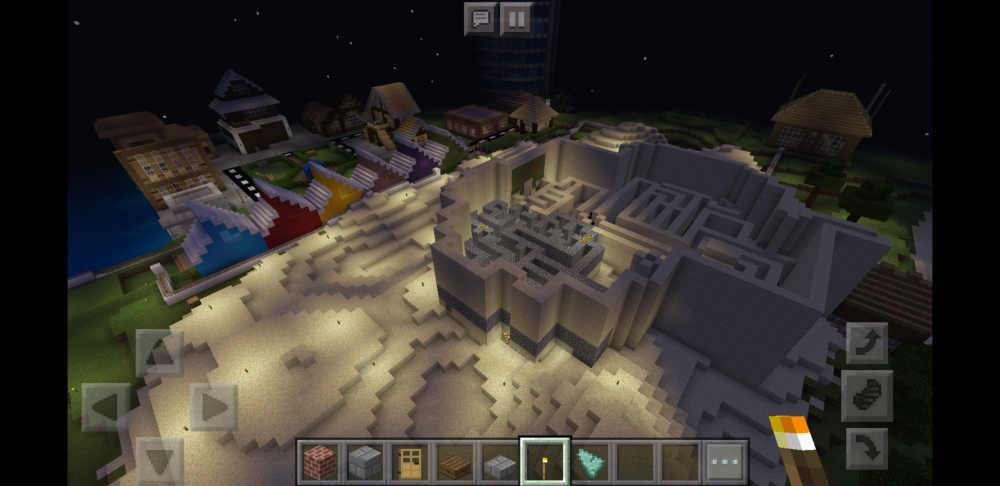Select the torch hotbar slot
Image resolution: width=1000 pixels, height=486 pixels.
pyautogui.click(x=545, y=462)
